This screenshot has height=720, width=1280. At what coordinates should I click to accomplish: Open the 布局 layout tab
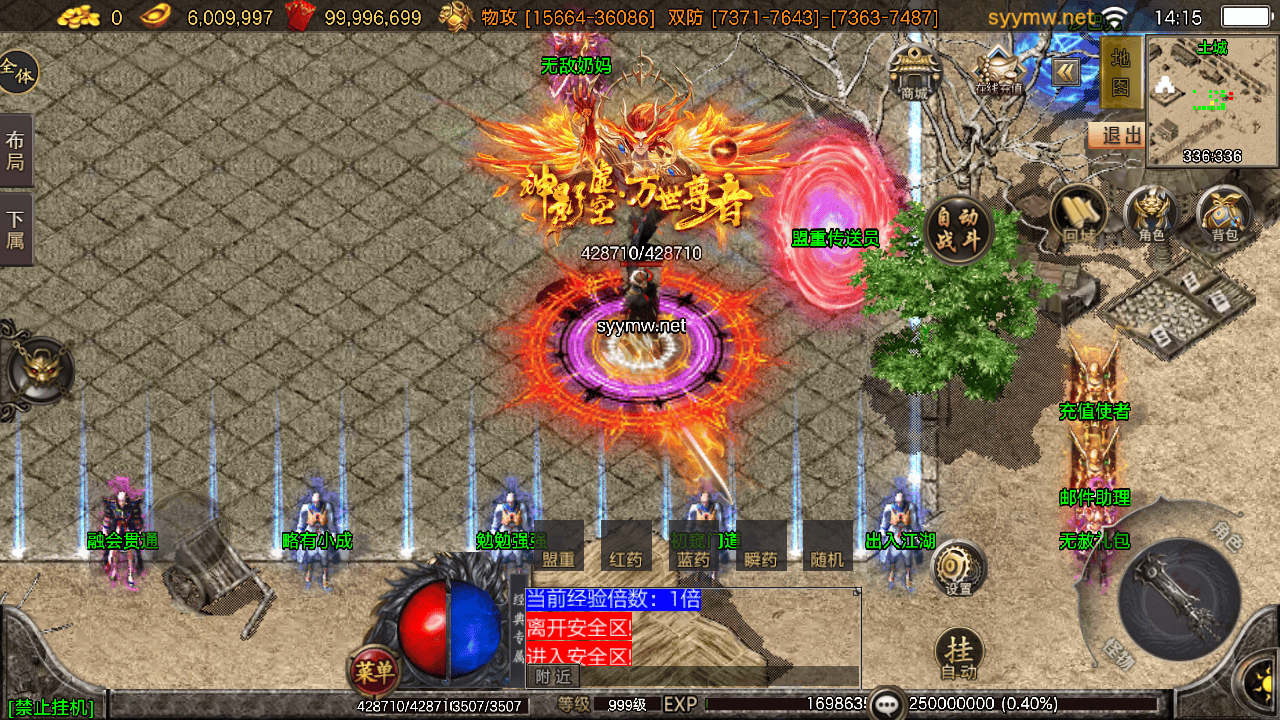16,150
